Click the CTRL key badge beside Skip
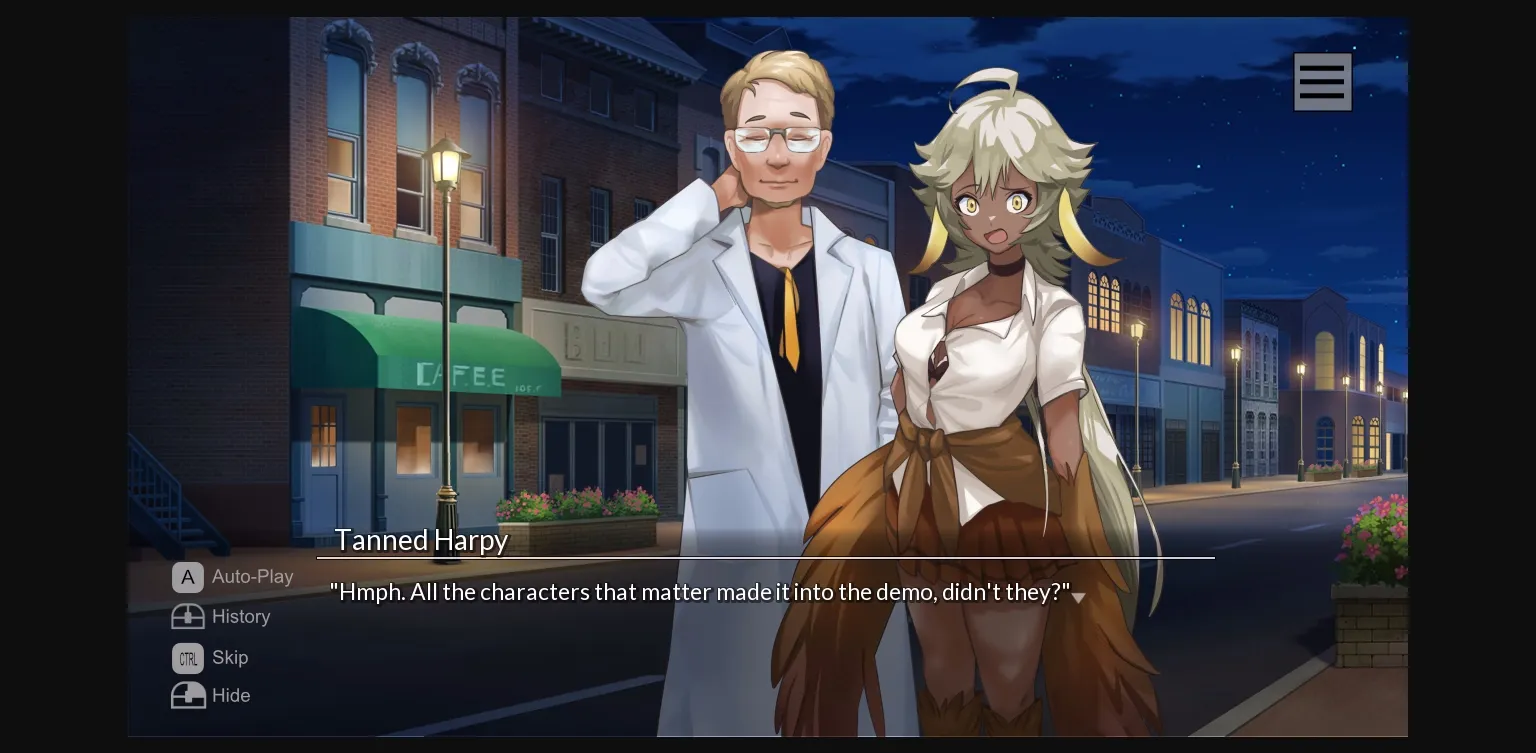 tap(188, 658)
